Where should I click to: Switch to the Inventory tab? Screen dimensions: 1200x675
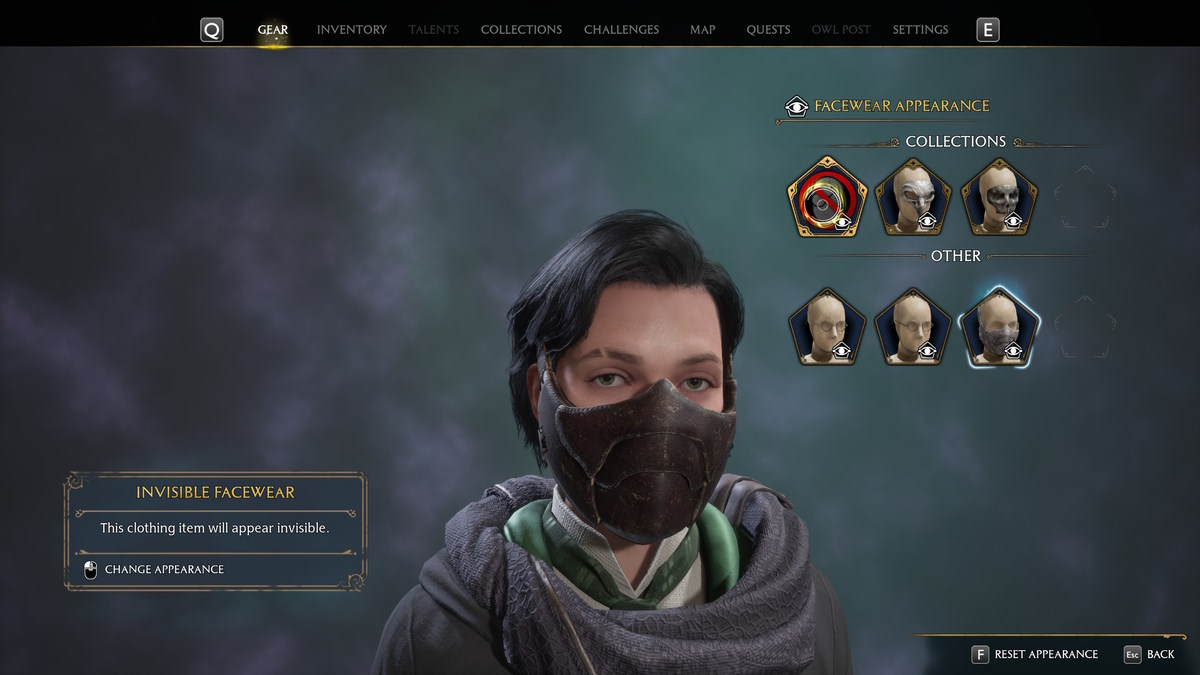point(351,30)
